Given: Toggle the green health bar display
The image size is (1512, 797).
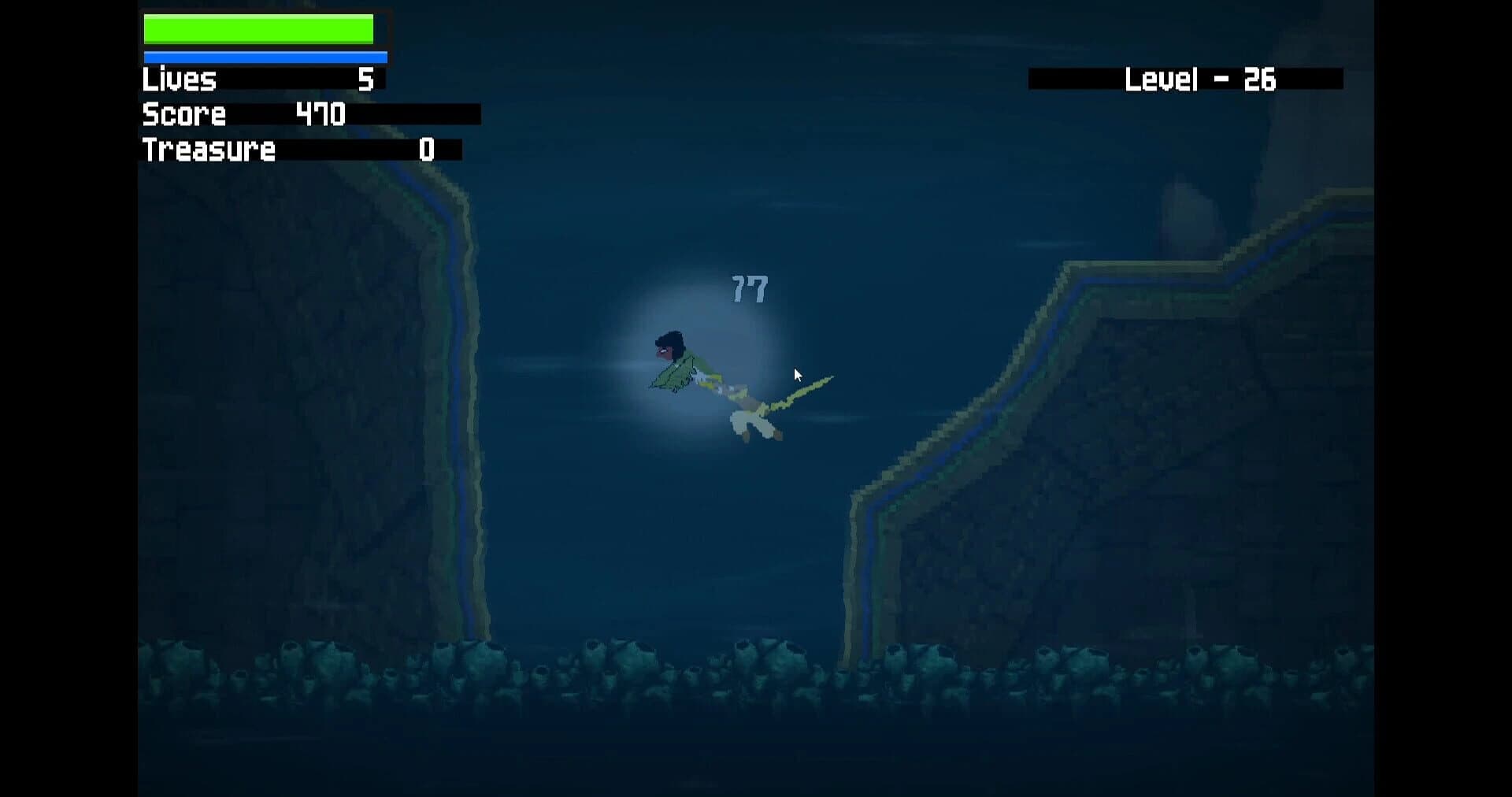Looking at the screenshot, I should [x=258, y=28].
